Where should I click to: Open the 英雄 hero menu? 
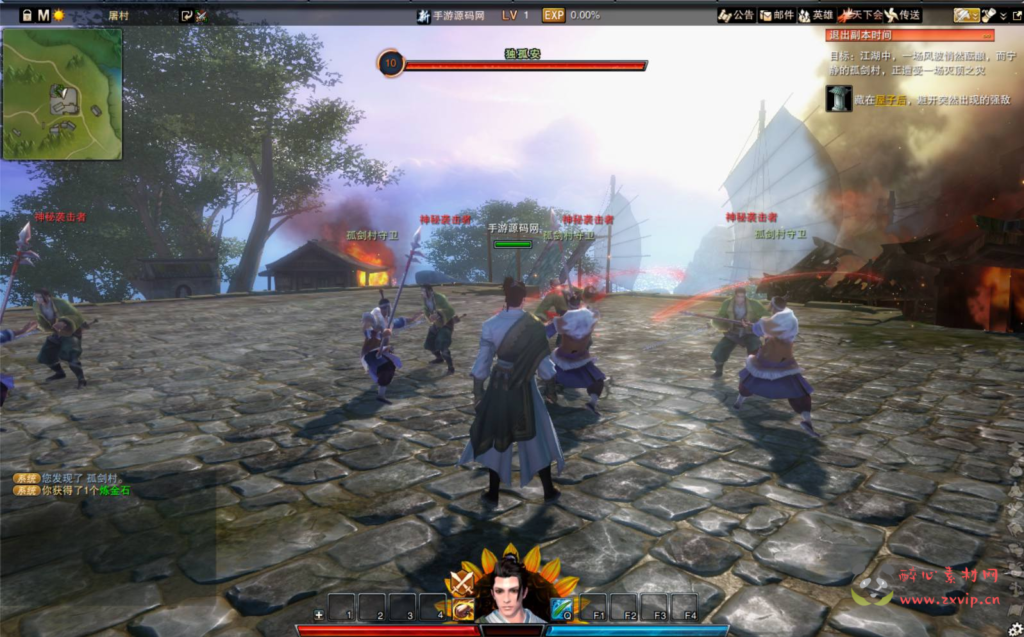pos(816,15)
